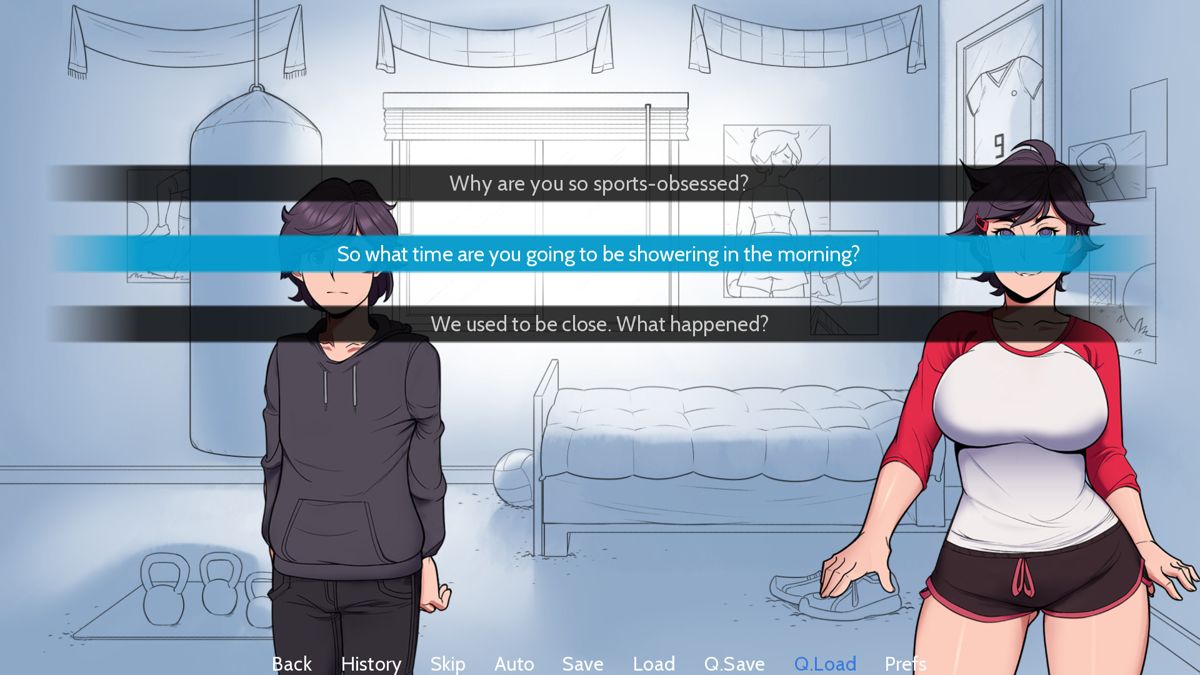
Task: Select the showering in the morning question
Action: (598, 254)
